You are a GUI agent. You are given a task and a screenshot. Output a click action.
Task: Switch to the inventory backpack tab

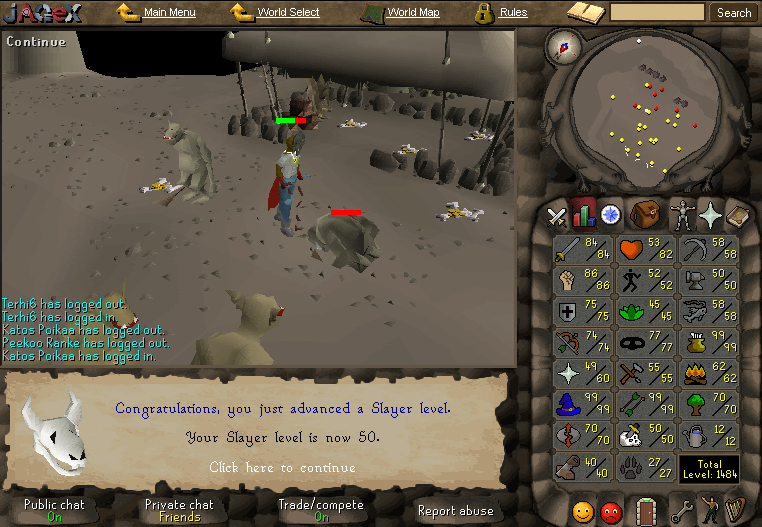pyautogui.click(x=645, y=214)
